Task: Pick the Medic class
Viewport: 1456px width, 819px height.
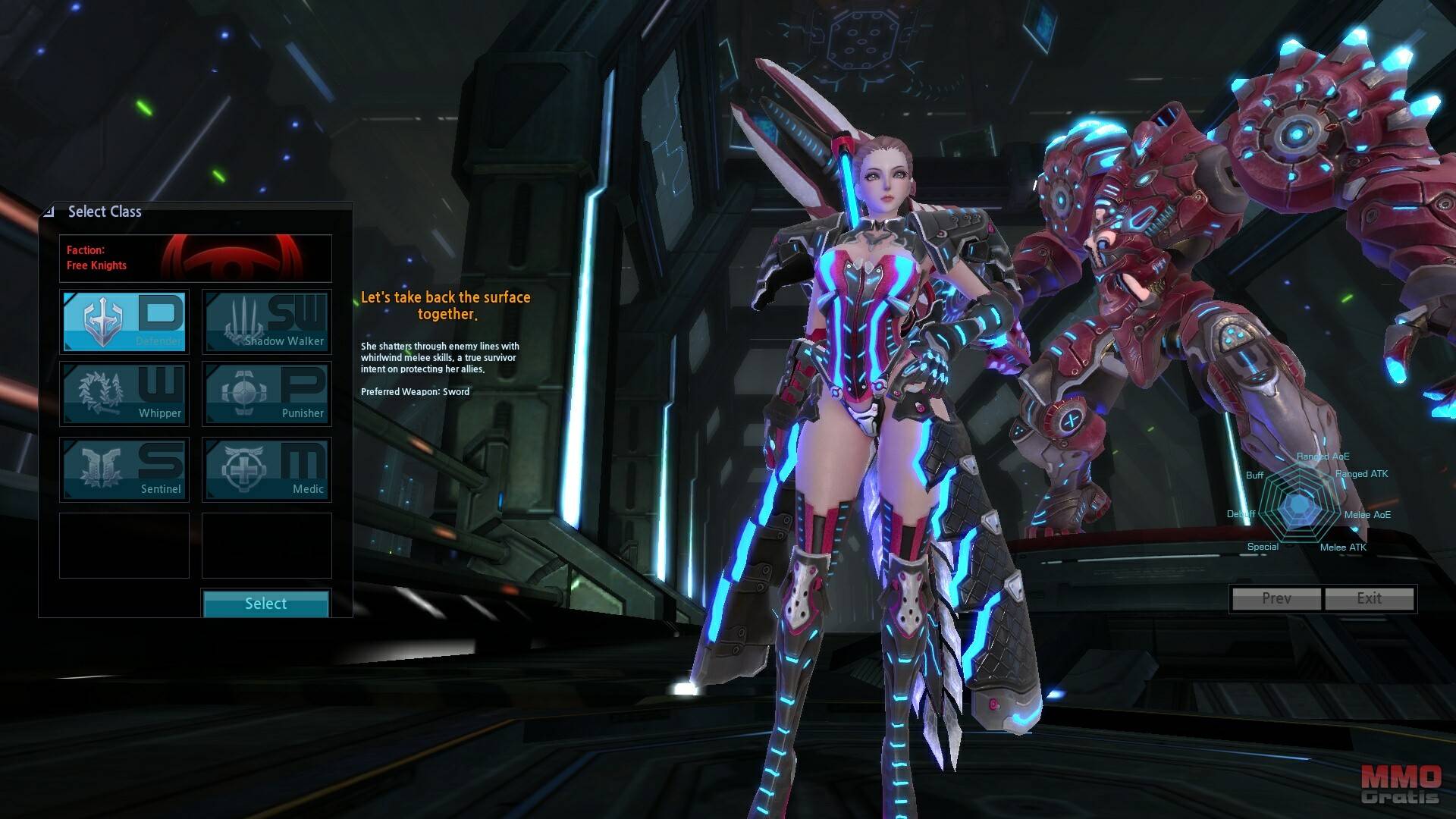Action: [x=267, y=469]
